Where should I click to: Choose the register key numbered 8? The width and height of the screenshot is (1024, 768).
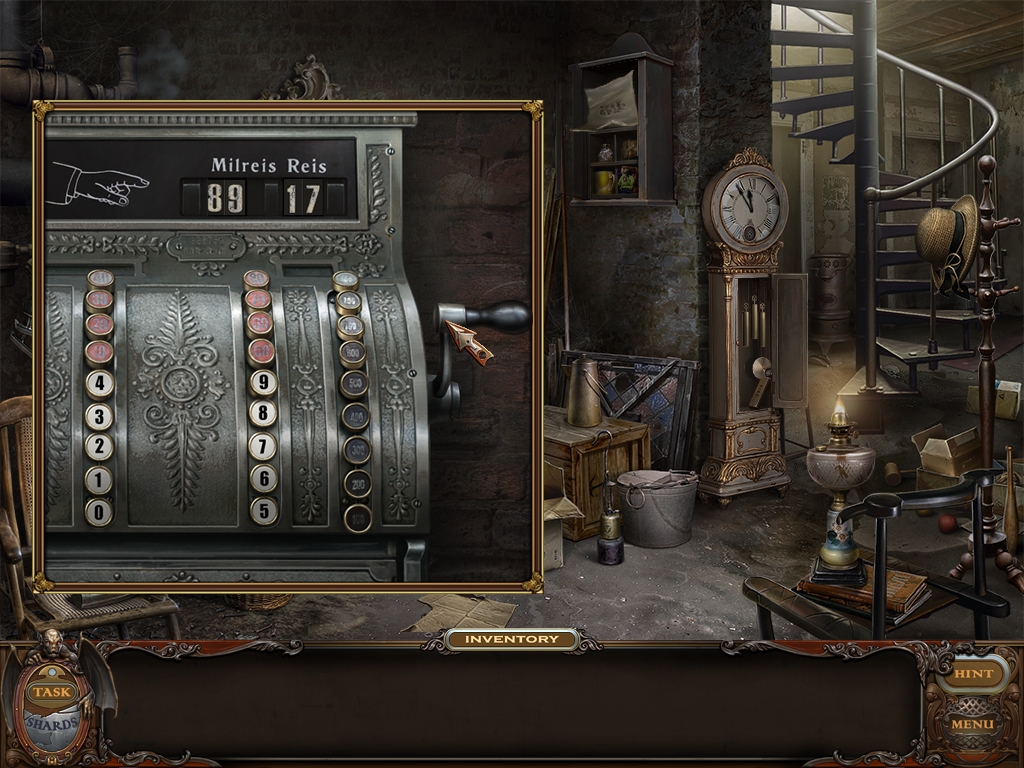point(263,414)
